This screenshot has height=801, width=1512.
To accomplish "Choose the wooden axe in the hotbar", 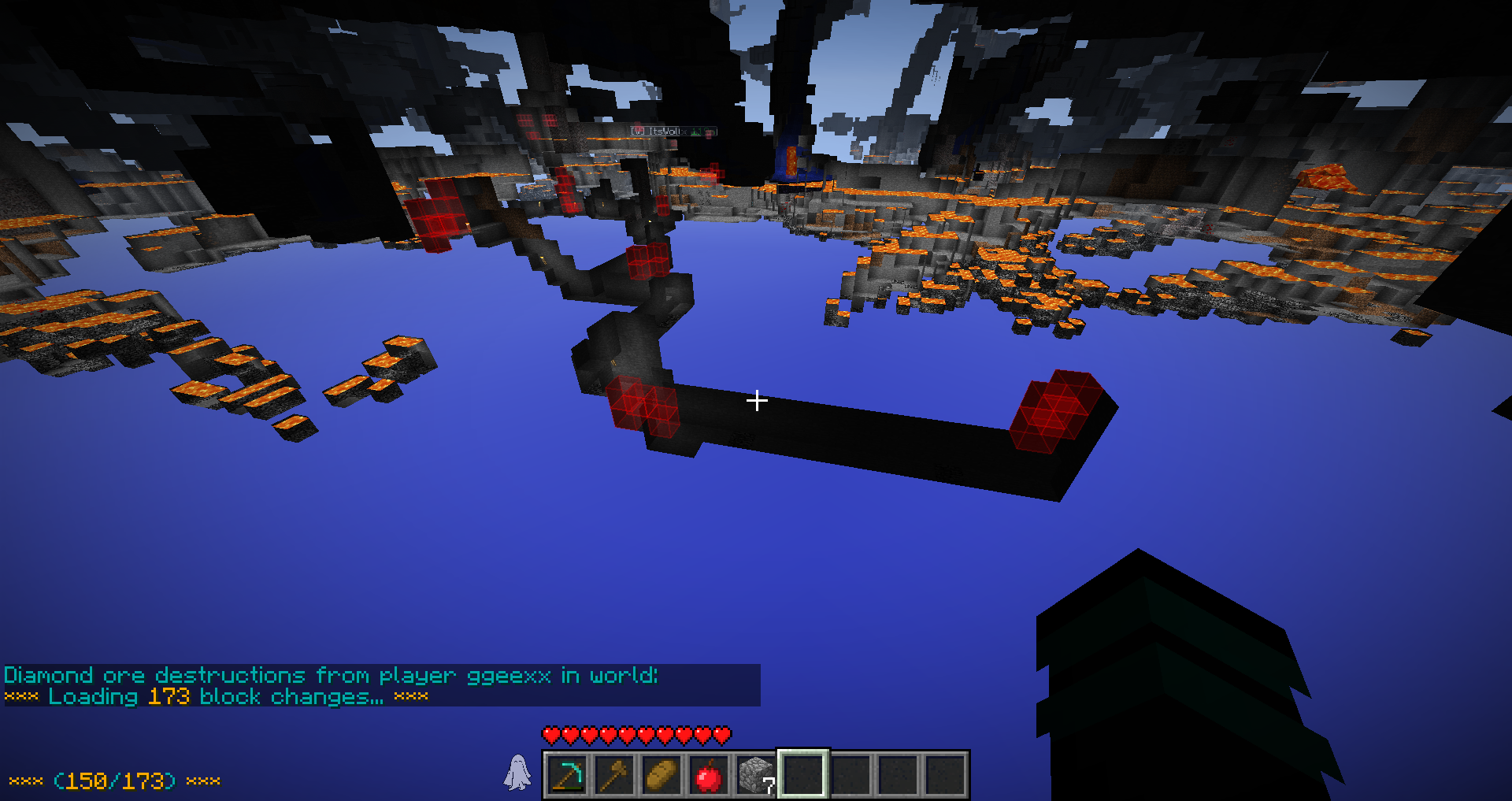I will click(614, 775).
